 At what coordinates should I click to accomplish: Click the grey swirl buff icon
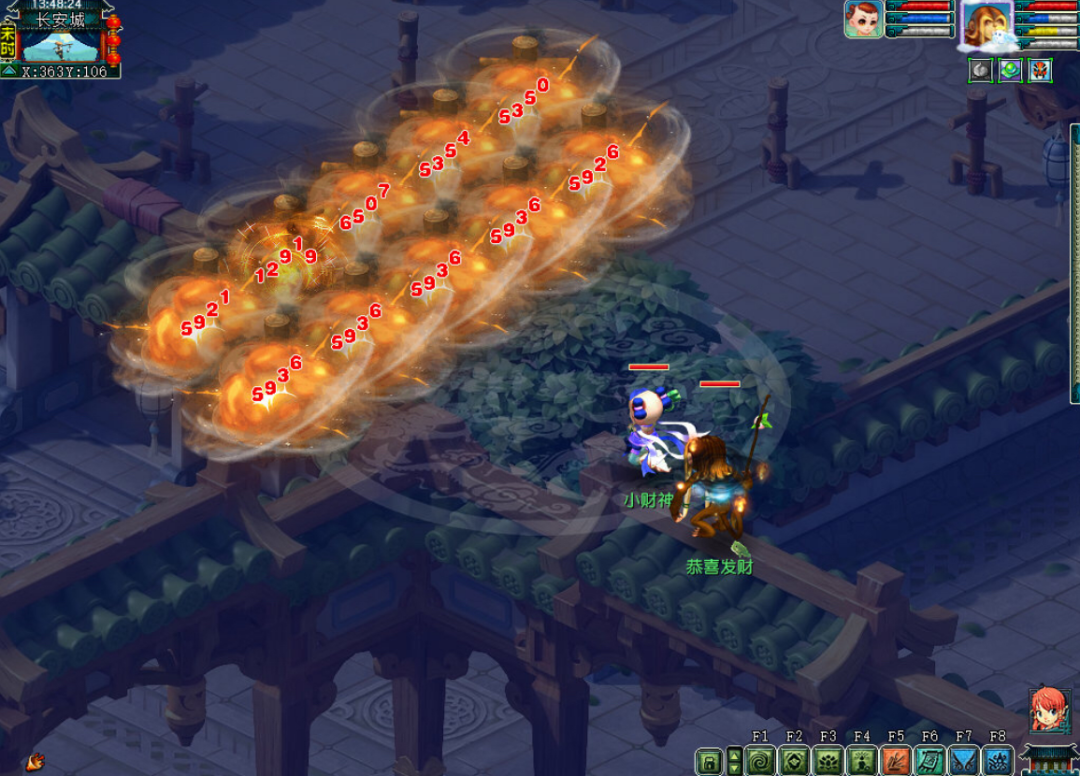point(981,70)
